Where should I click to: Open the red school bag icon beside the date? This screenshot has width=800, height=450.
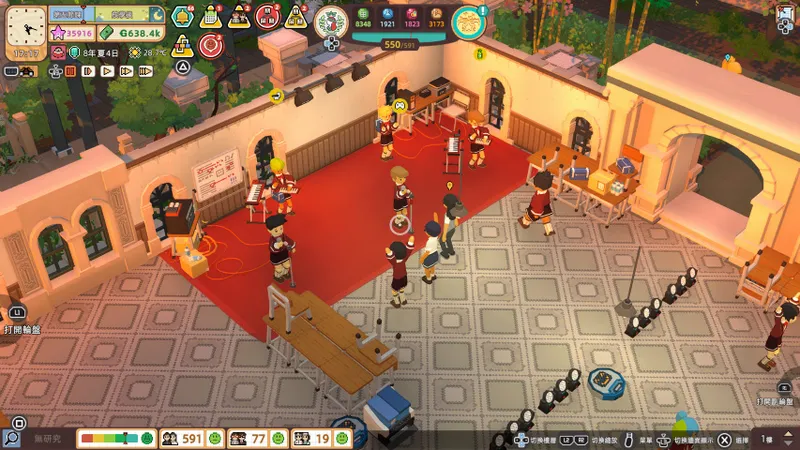click(x=57, y=52)
